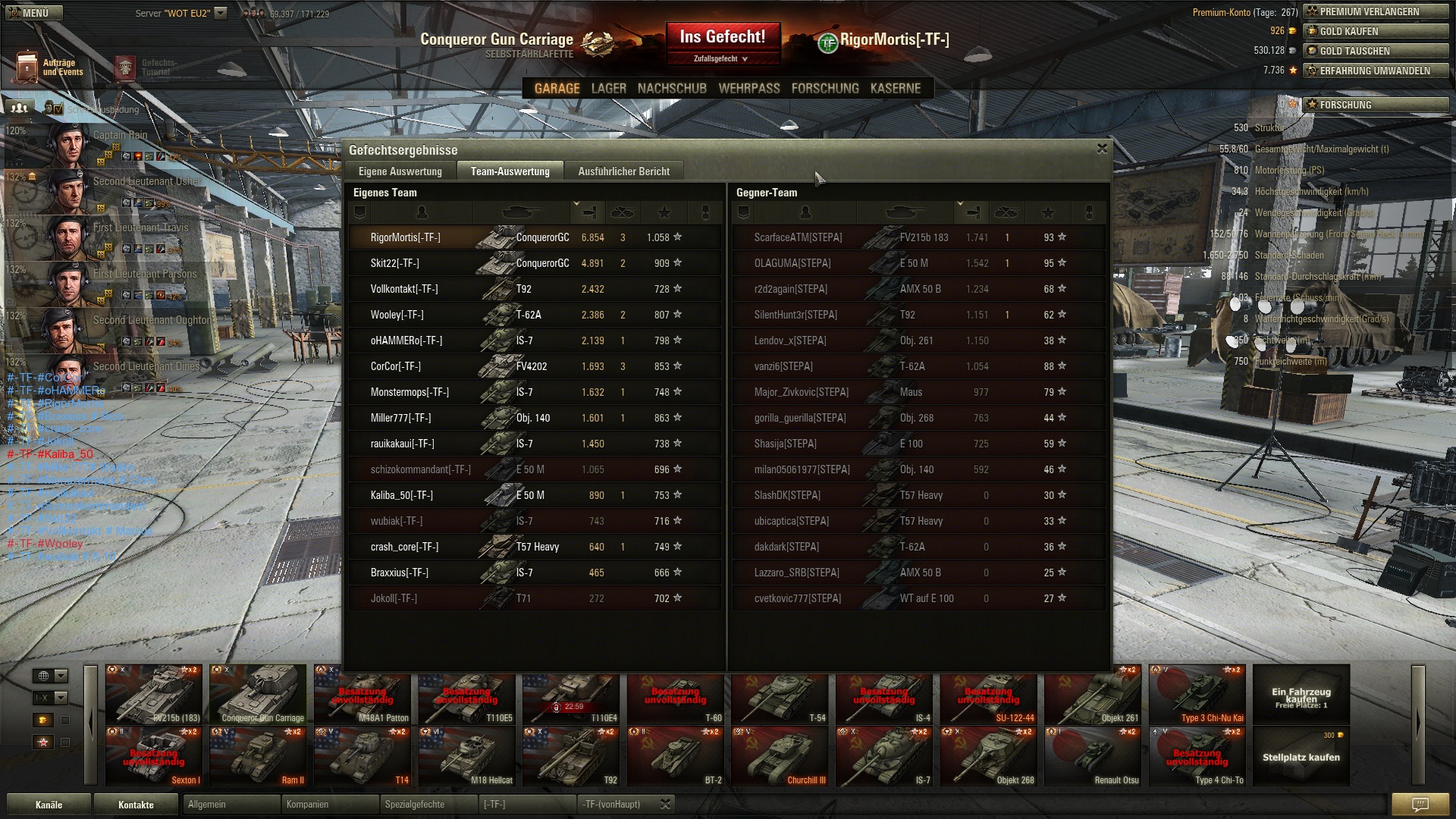The height and width of the screenshot is (819, 1456).
Task: Open the KASERNE section
Action: click(x=895, y=89)
